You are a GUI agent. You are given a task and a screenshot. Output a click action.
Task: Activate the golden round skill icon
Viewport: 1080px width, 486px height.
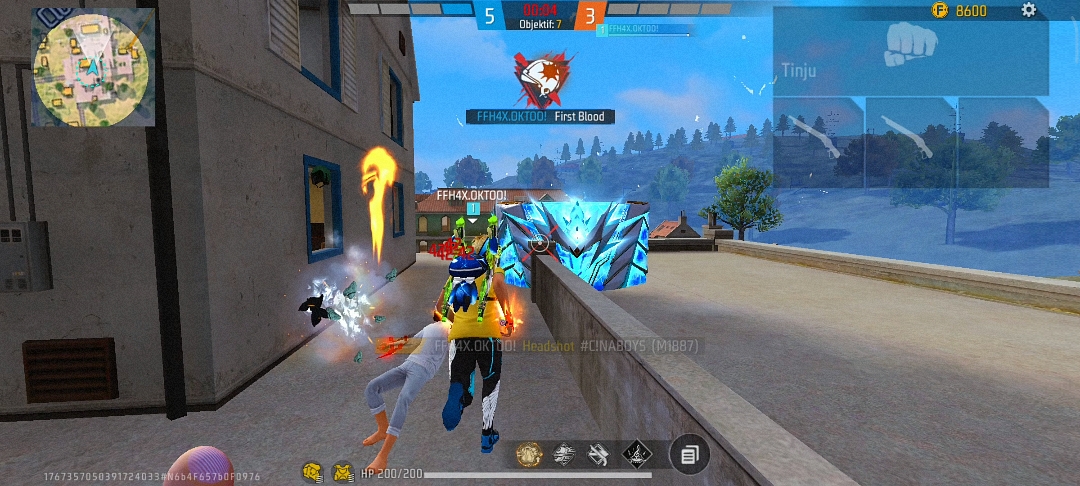[529, 455]
